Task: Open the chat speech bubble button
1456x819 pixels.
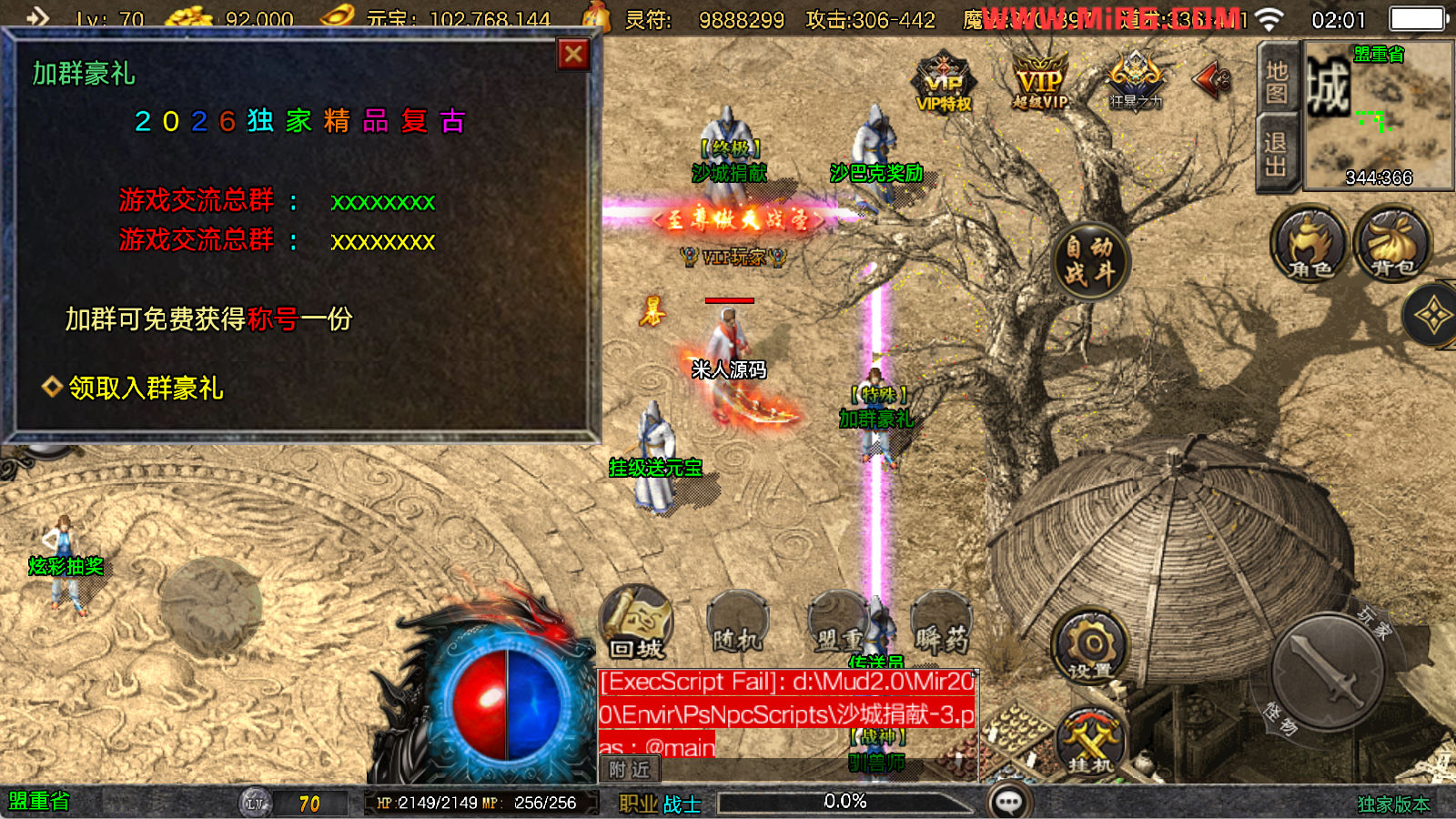Action: pos(1009,802)
